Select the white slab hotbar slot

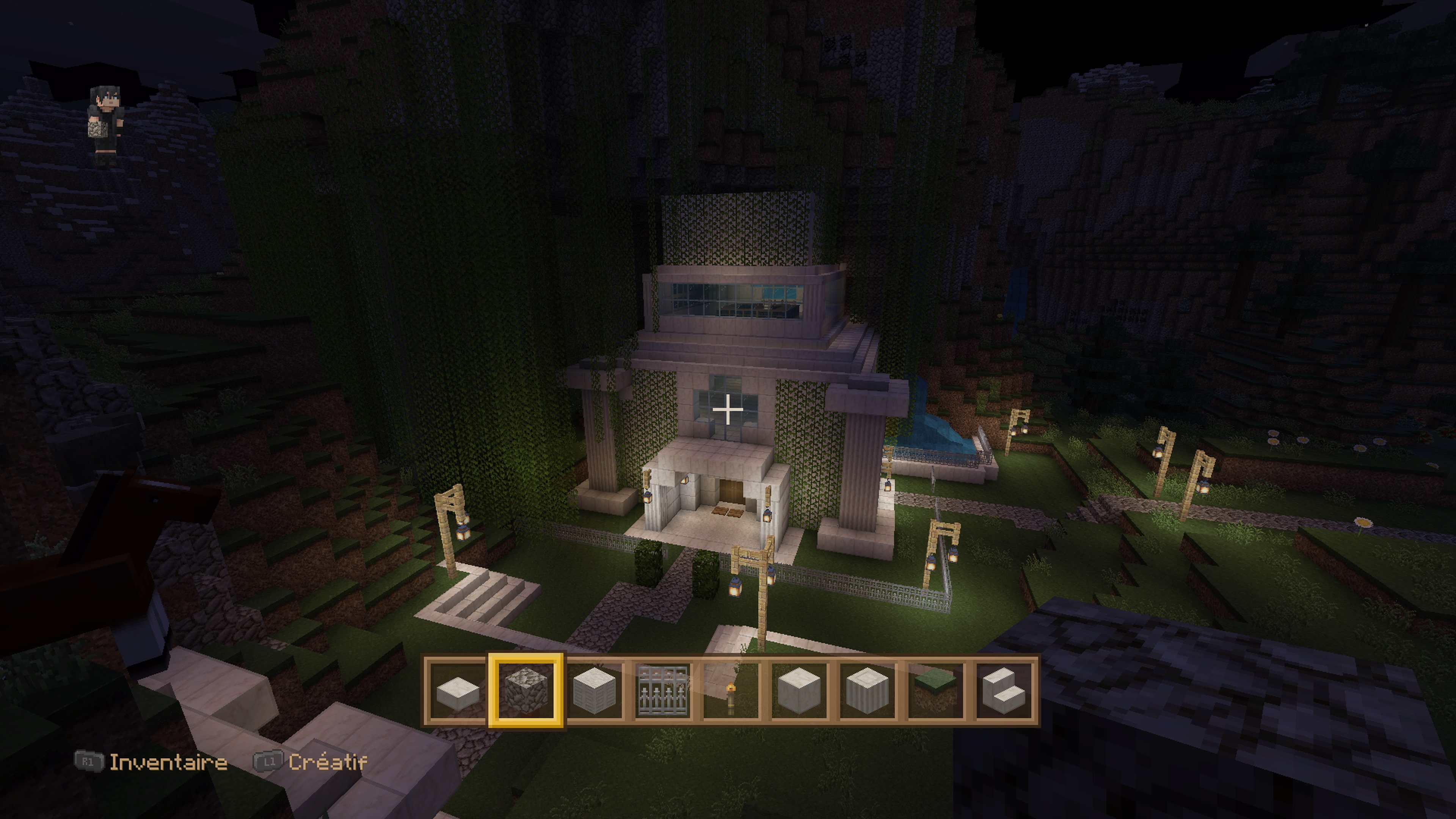[x=458, y=691]
